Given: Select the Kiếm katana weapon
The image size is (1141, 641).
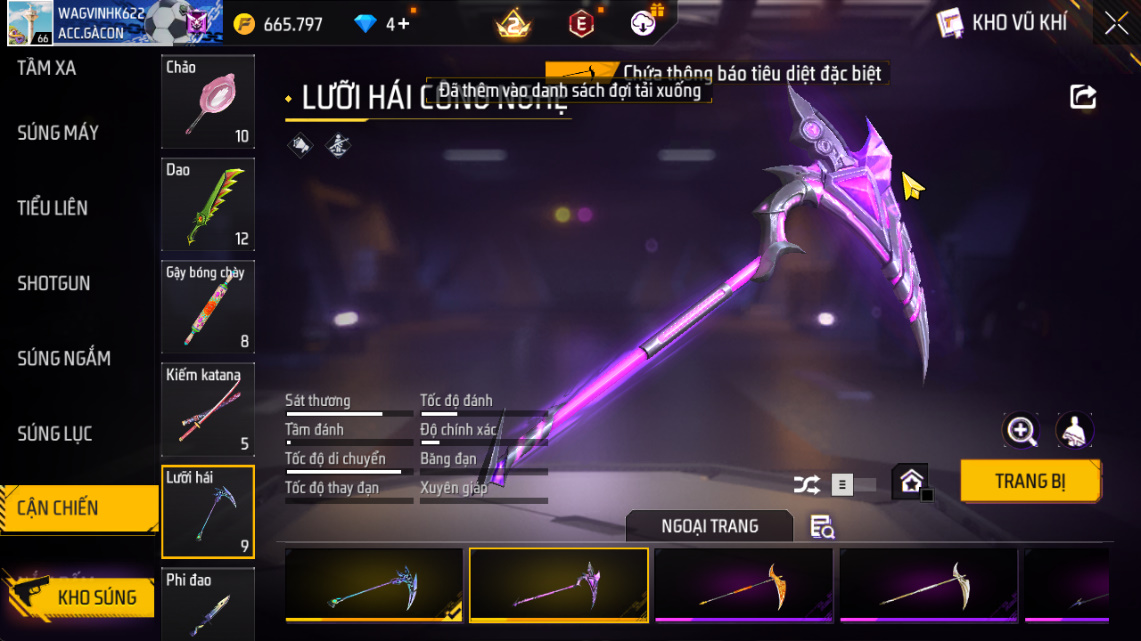Looking at the screenshot, I should click(208, 409).
